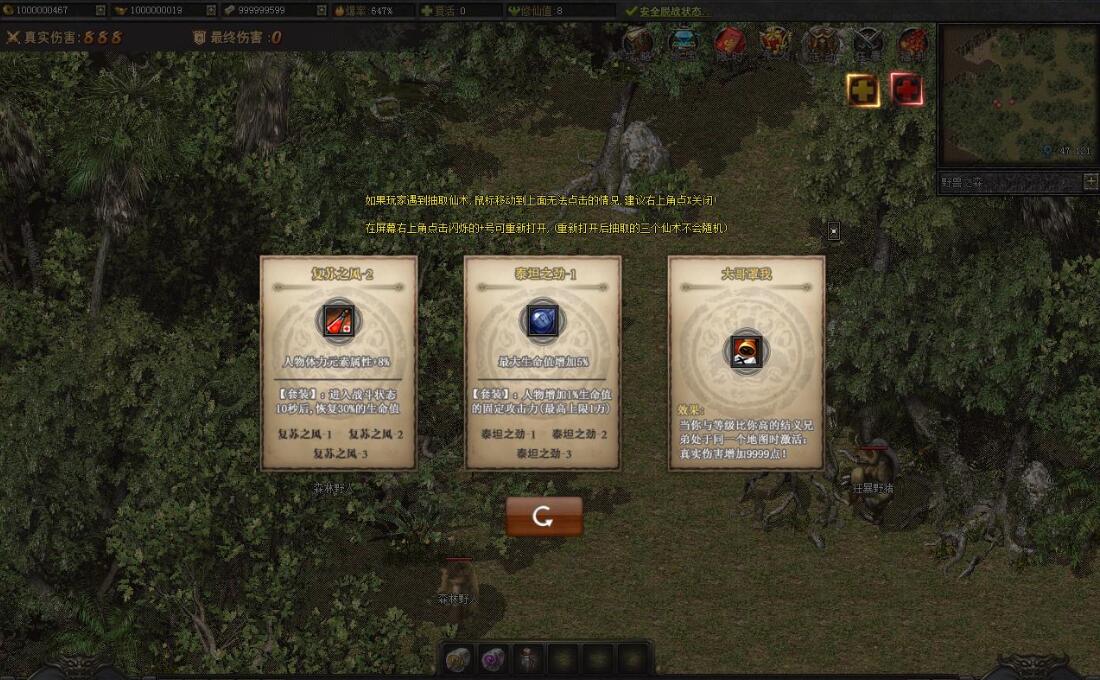The image size is (1100, 680).
Task: Expand the map with the plus button
Action: tap(1090, 182)
